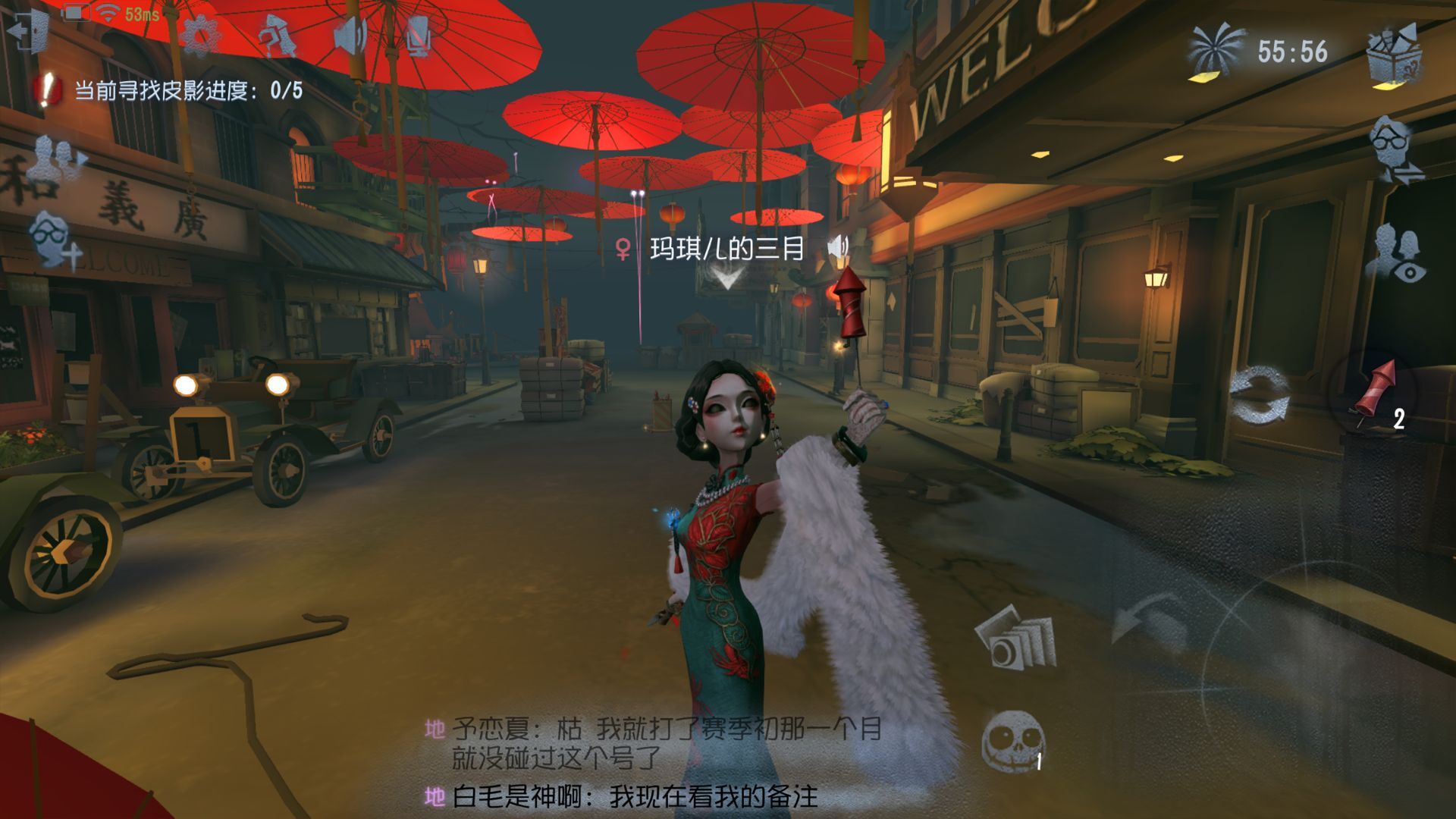
Task: Open the chat message box
Action: [x=652, y=762]
